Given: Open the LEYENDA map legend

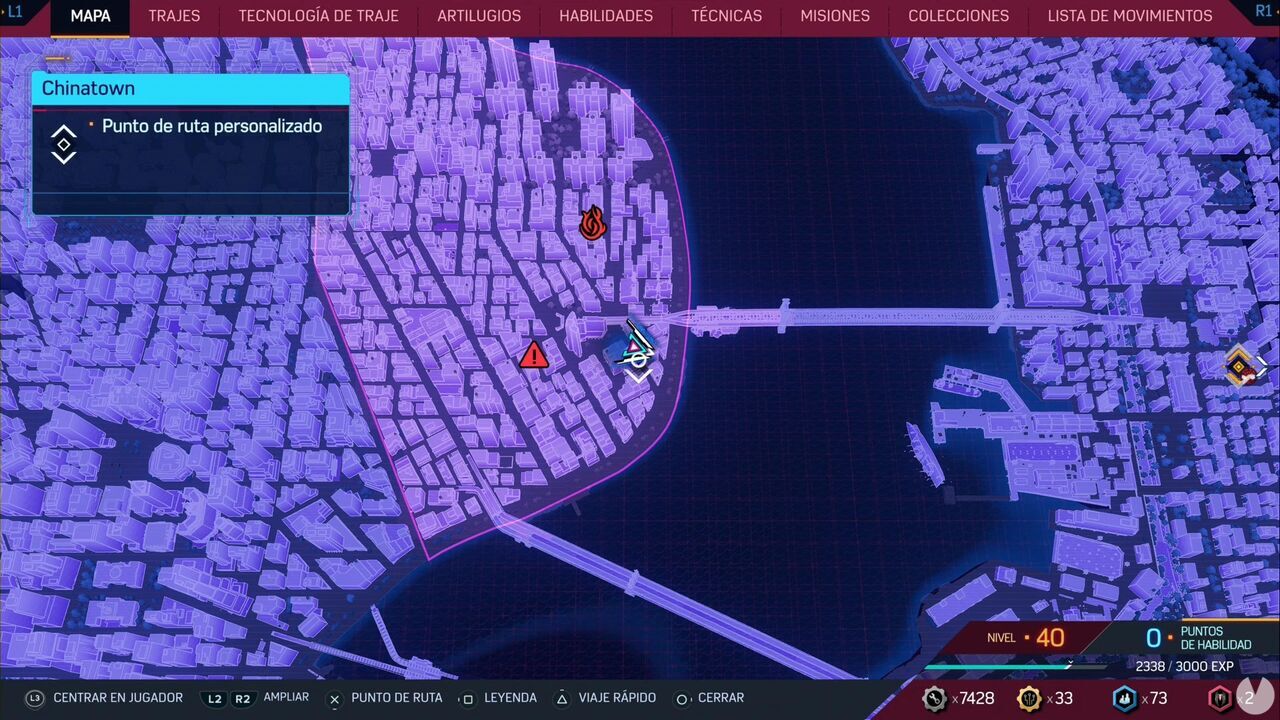Looking at the screenshot, I should point(510,698).
